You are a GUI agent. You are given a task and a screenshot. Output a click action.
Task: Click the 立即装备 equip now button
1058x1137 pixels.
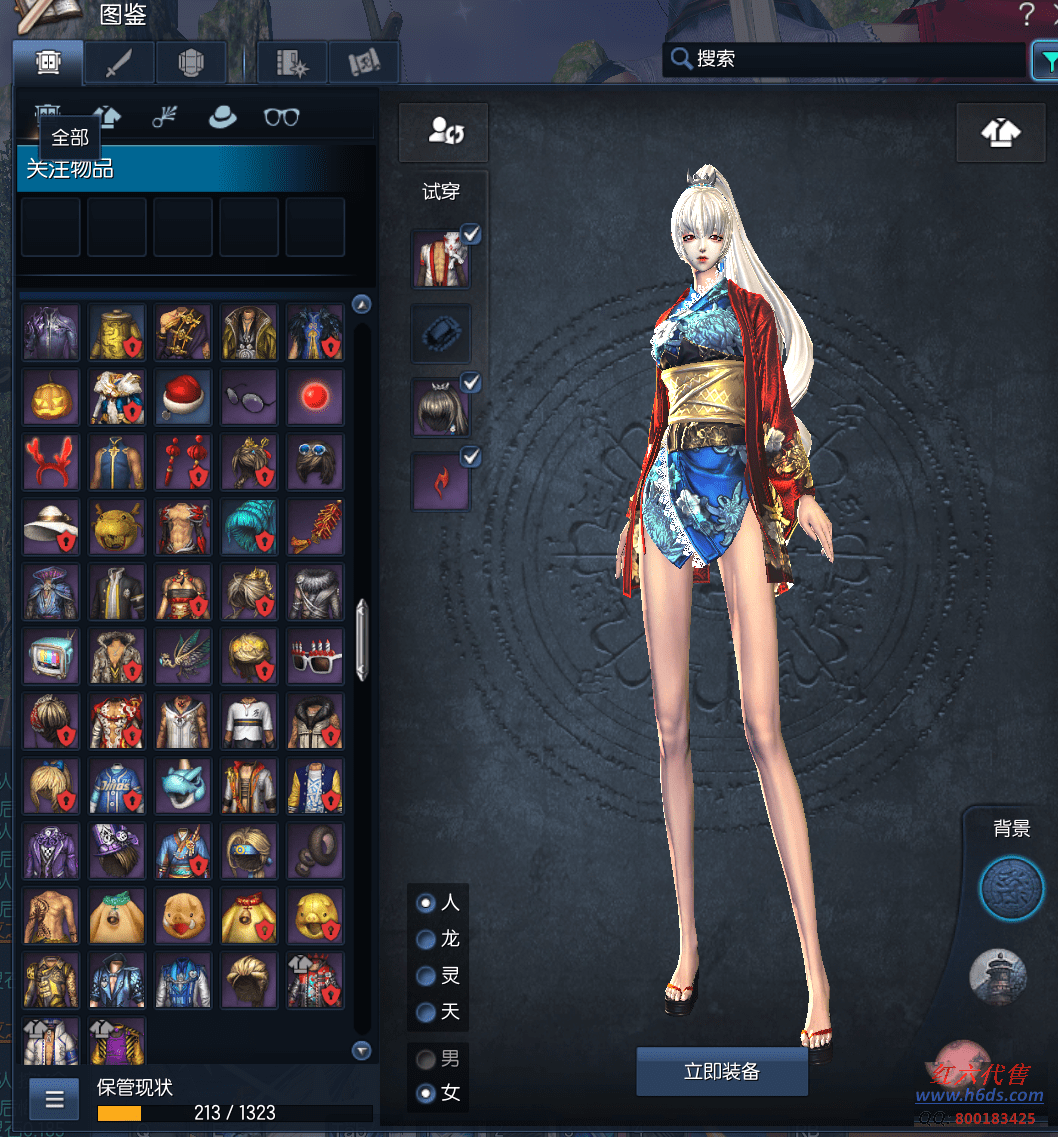point(721,1071)
